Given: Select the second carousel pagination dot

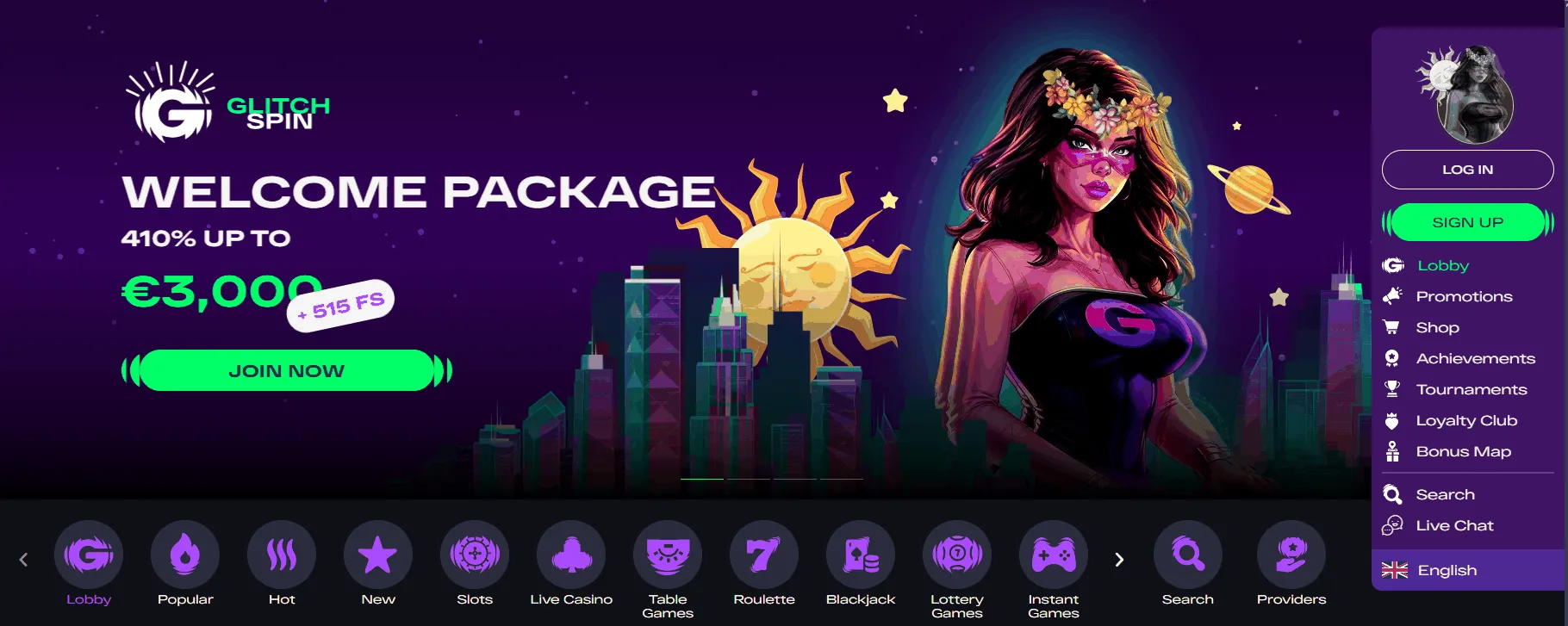Looking at the screenshot, I should [x=748, y=479].
